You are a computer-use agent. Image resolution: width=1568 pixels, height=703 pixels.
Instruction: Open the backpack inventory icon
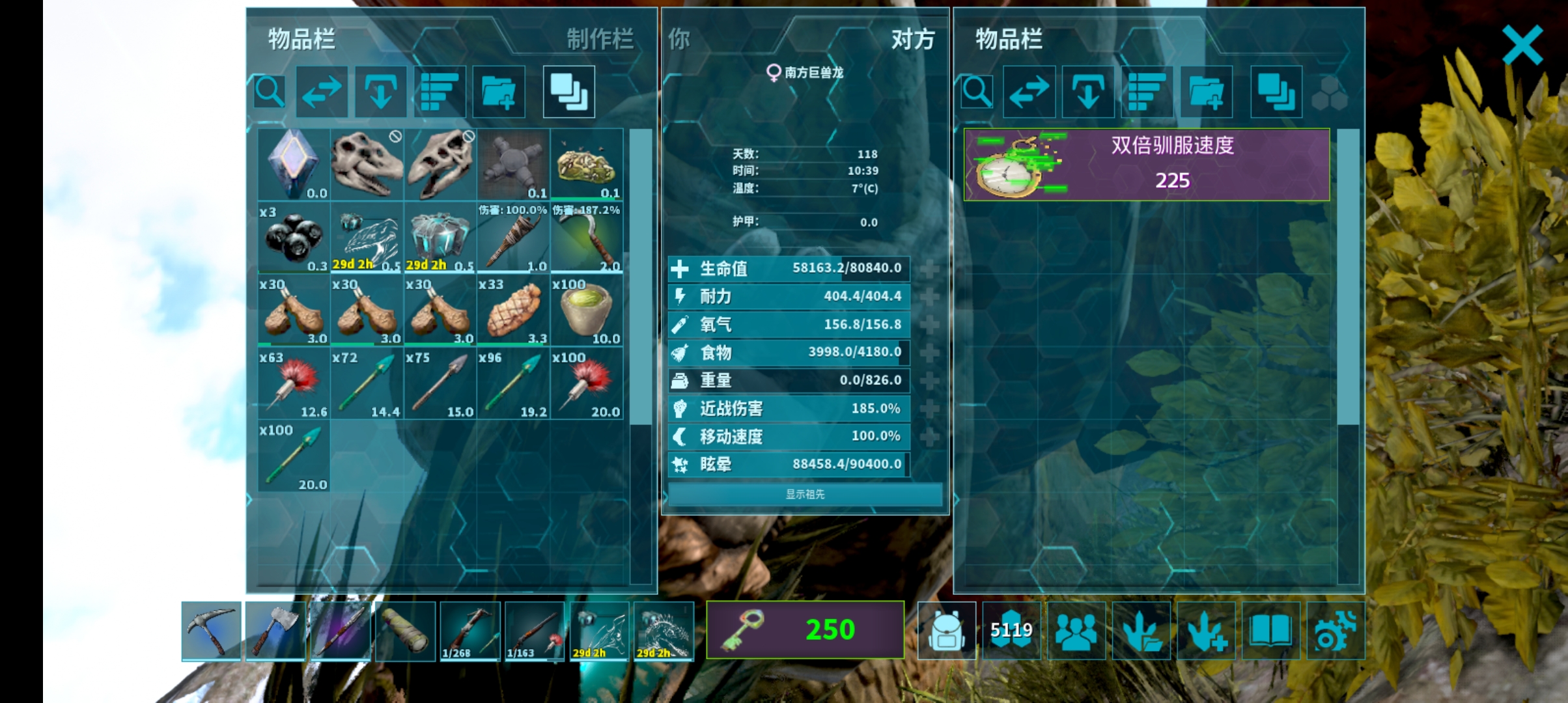(x=946, y=630)
